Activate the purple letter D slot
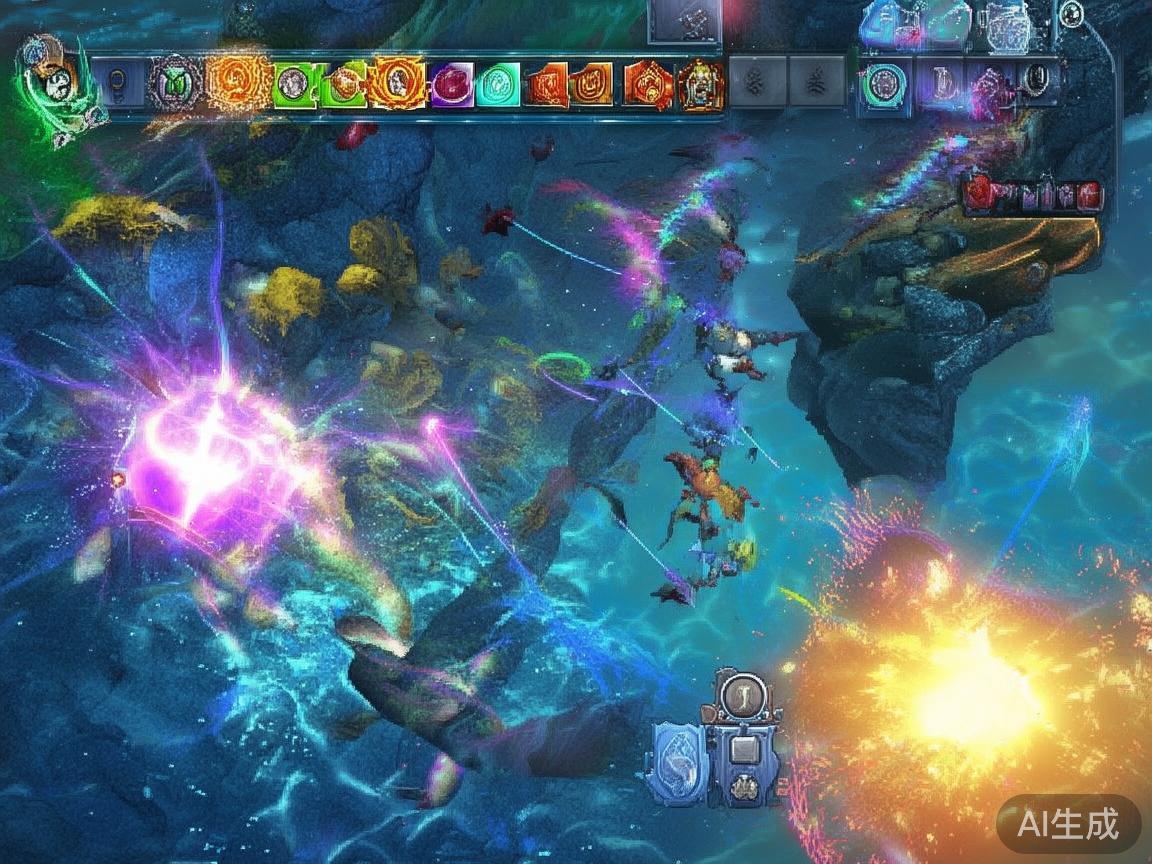This screenshot has width=1152, height=864. click(939, 82)
